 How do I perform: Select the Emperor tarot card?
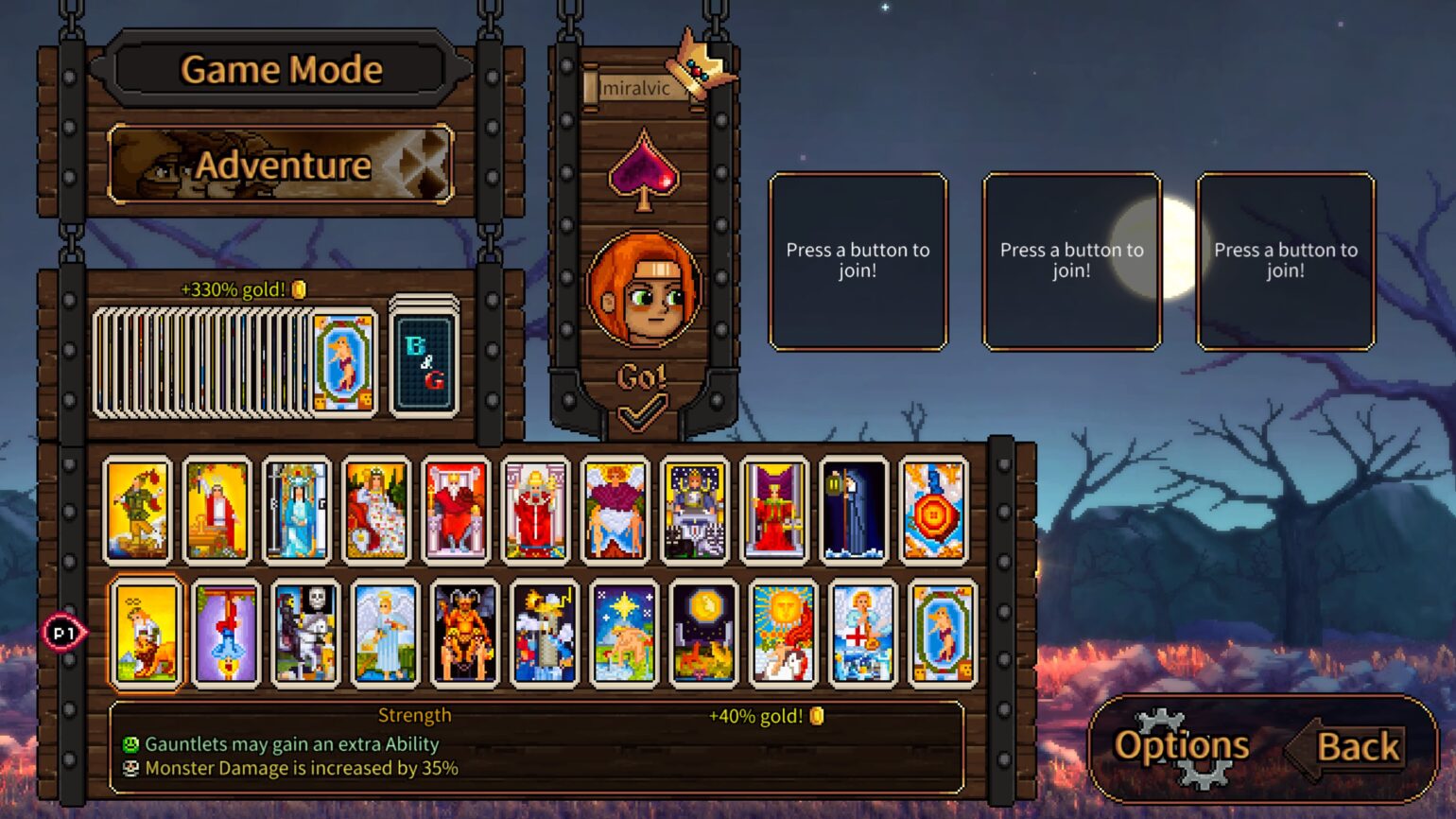point(457,511)
